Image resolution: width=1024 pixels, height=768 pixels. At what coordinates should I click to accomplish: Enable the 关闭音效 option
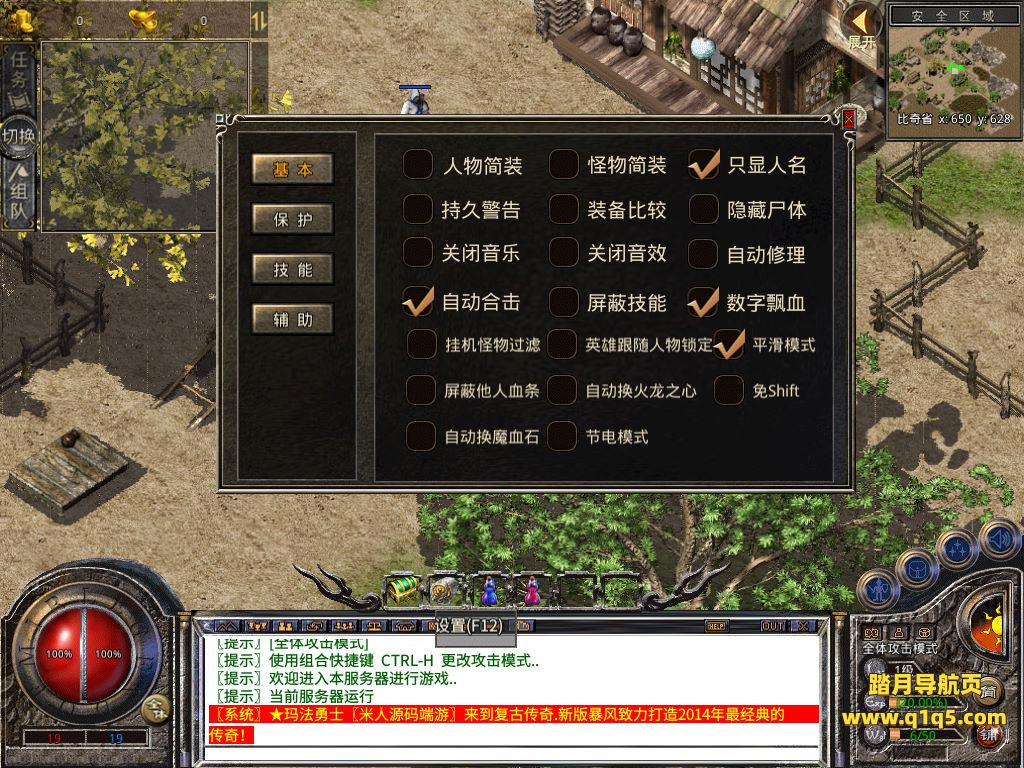pos(564,253)
